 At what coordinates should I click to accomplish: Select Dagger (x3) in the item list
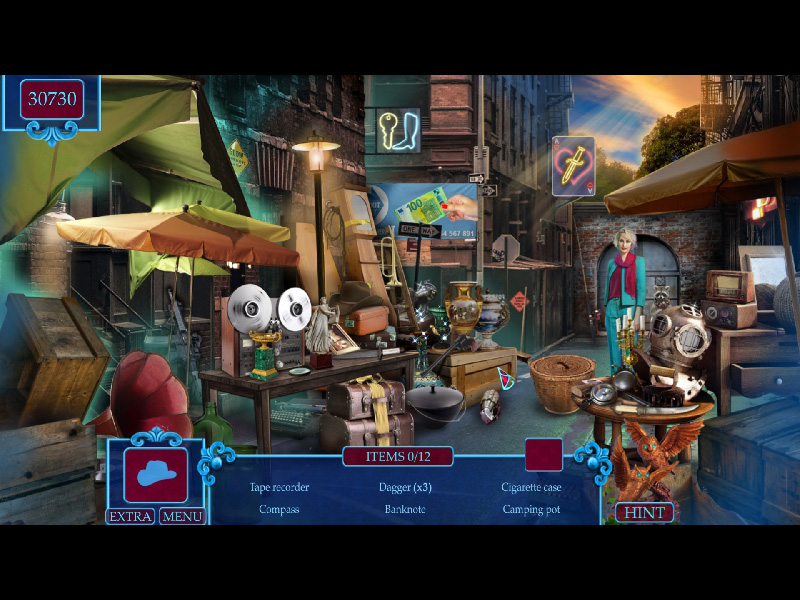pyautogui.click(x=406, y=487)
